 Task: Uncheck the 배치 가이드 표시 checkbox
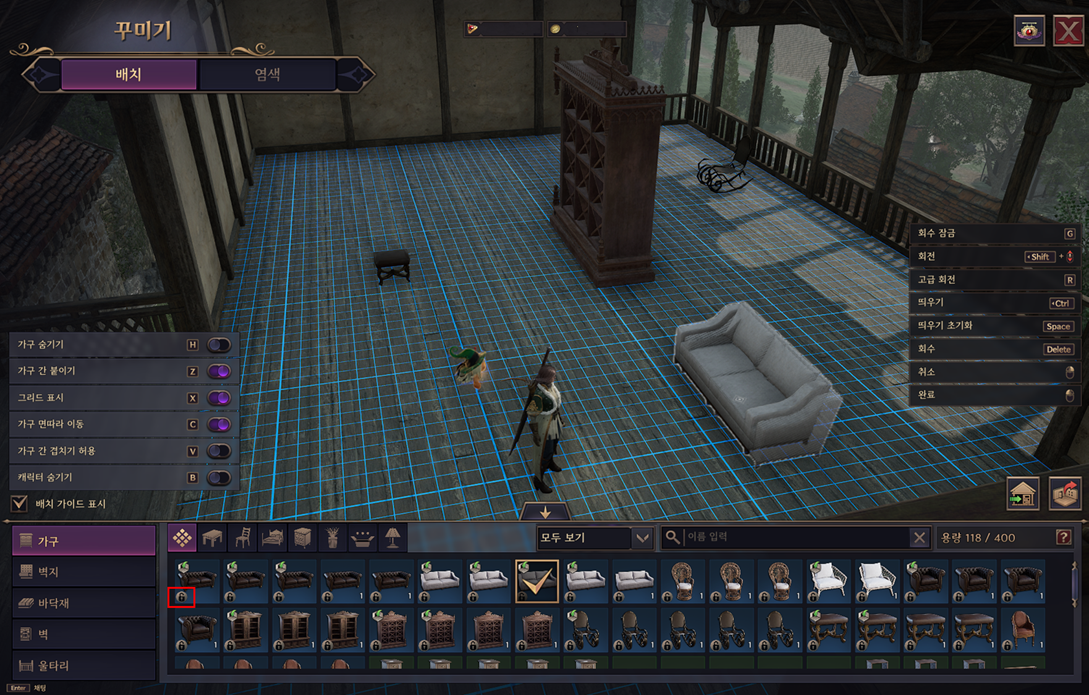(x=19, y=504)
